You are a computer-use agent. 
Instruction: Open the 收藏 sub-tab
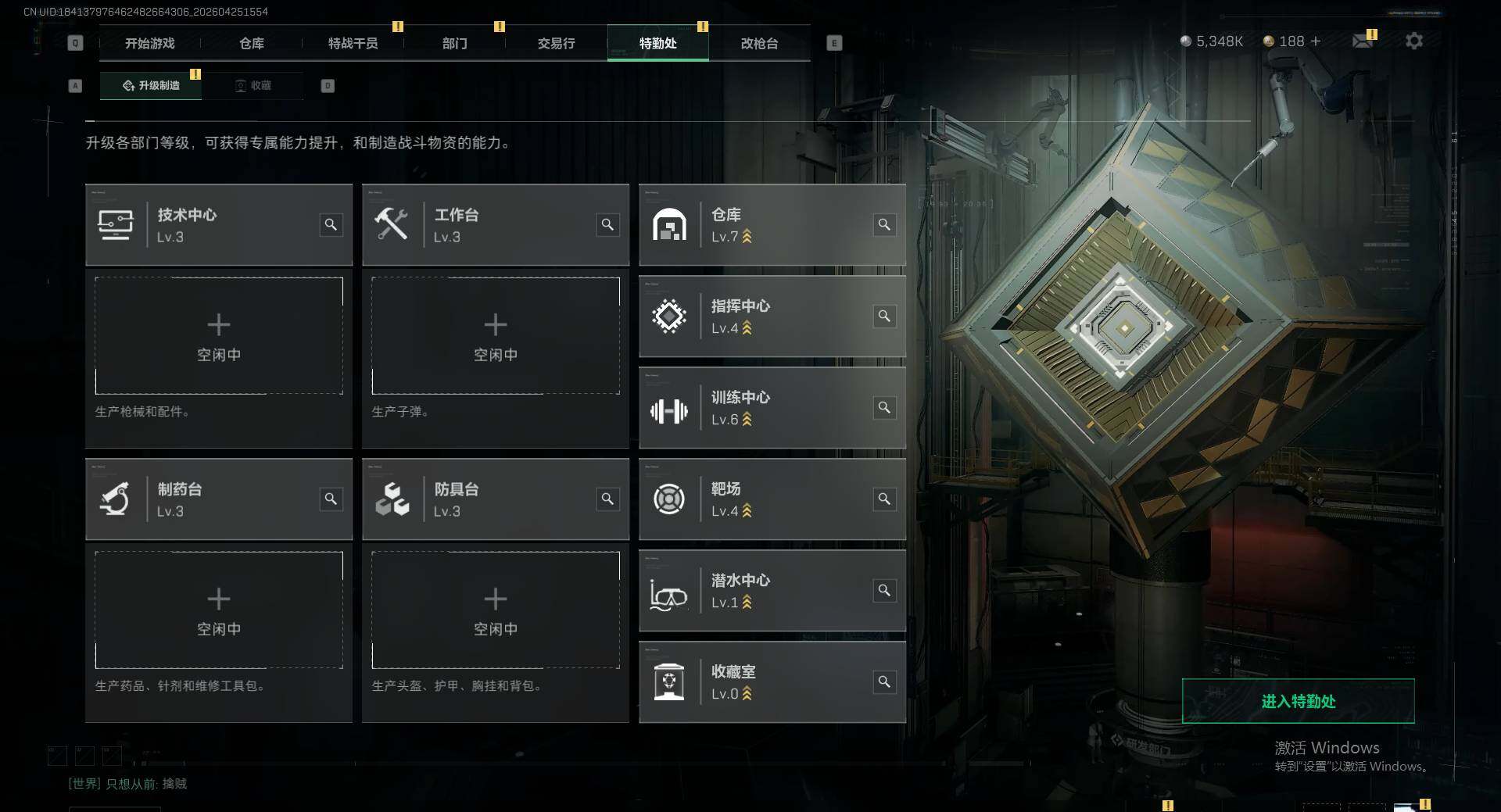pyautogui.click(x=253, y=86)
